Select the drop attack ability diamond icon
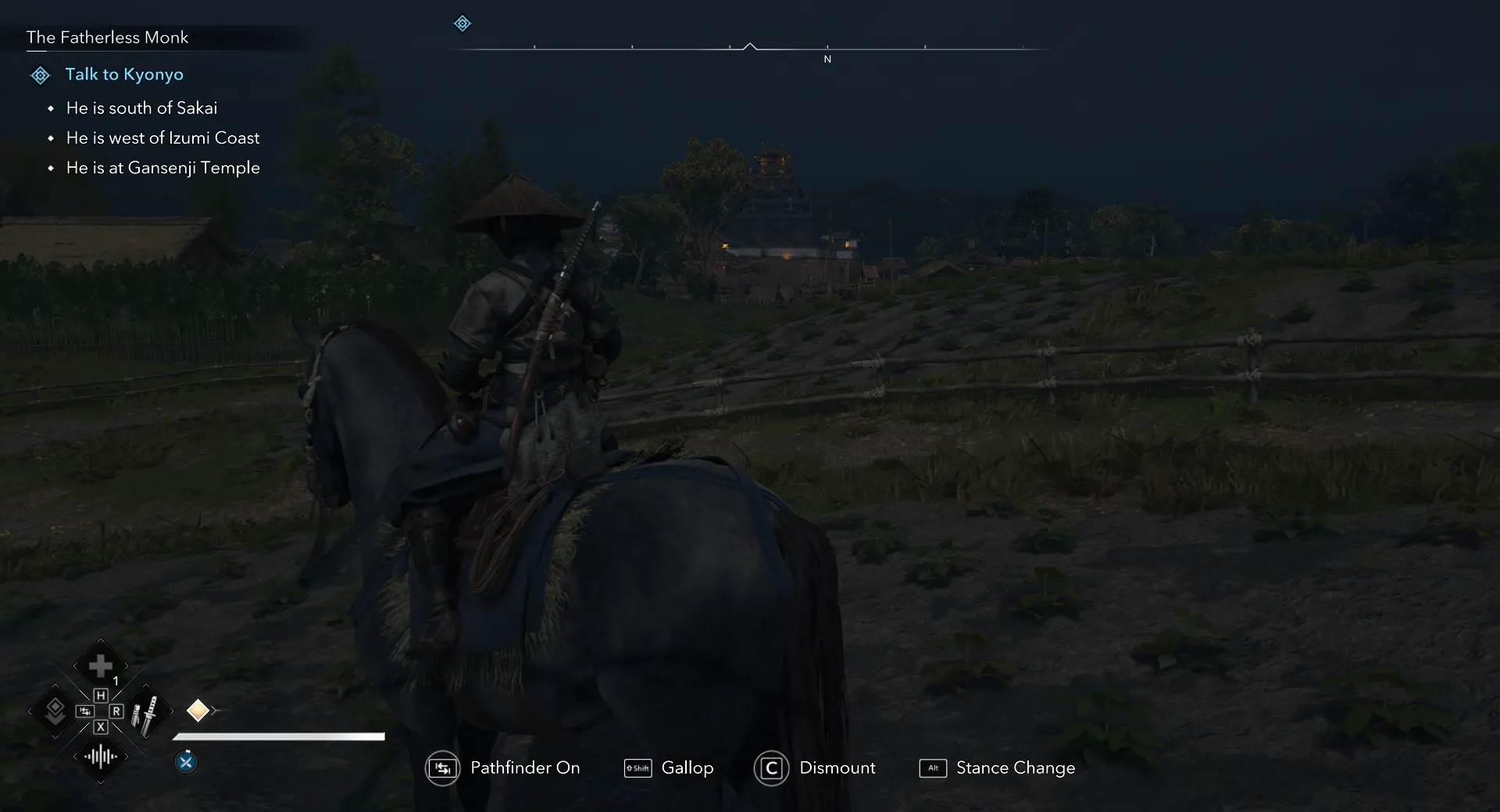This screenshot has height=812, width=1500. [55, 711]
